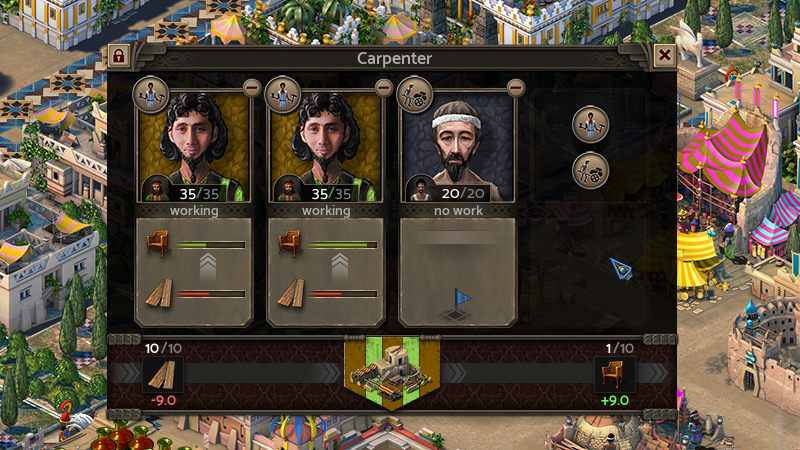Viewport: 800px width, 450px height.
Task: Click the blue flag in the idle worker's card
Action: click(x=462, y=297)
